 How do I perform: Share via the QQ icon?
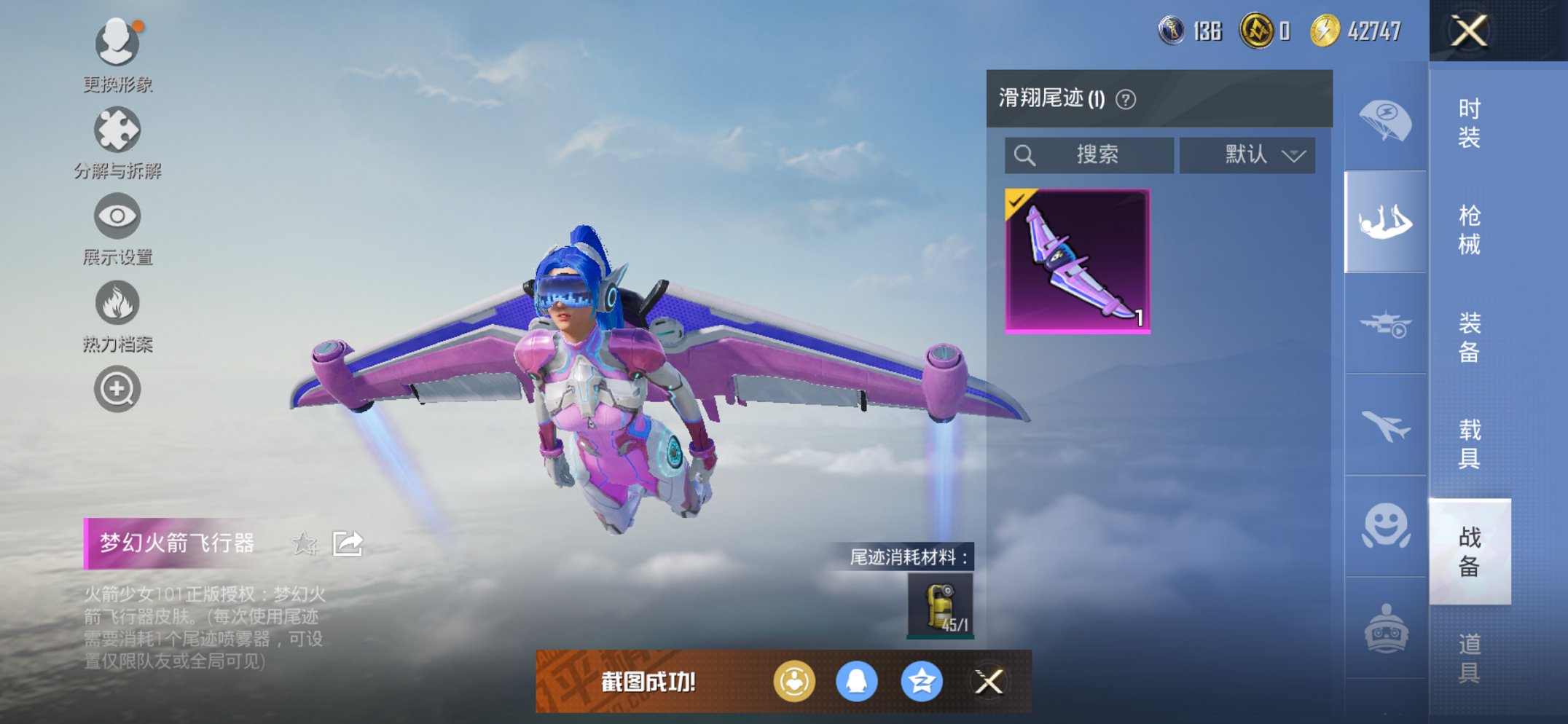858,682
